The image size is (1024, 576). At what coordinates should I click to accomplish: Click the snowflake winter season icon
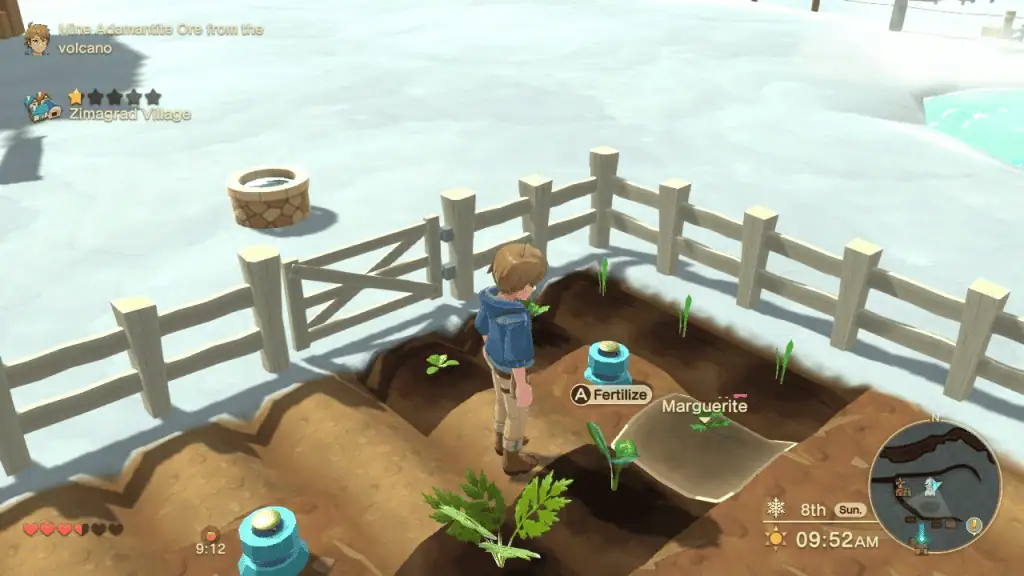(776, 509)
